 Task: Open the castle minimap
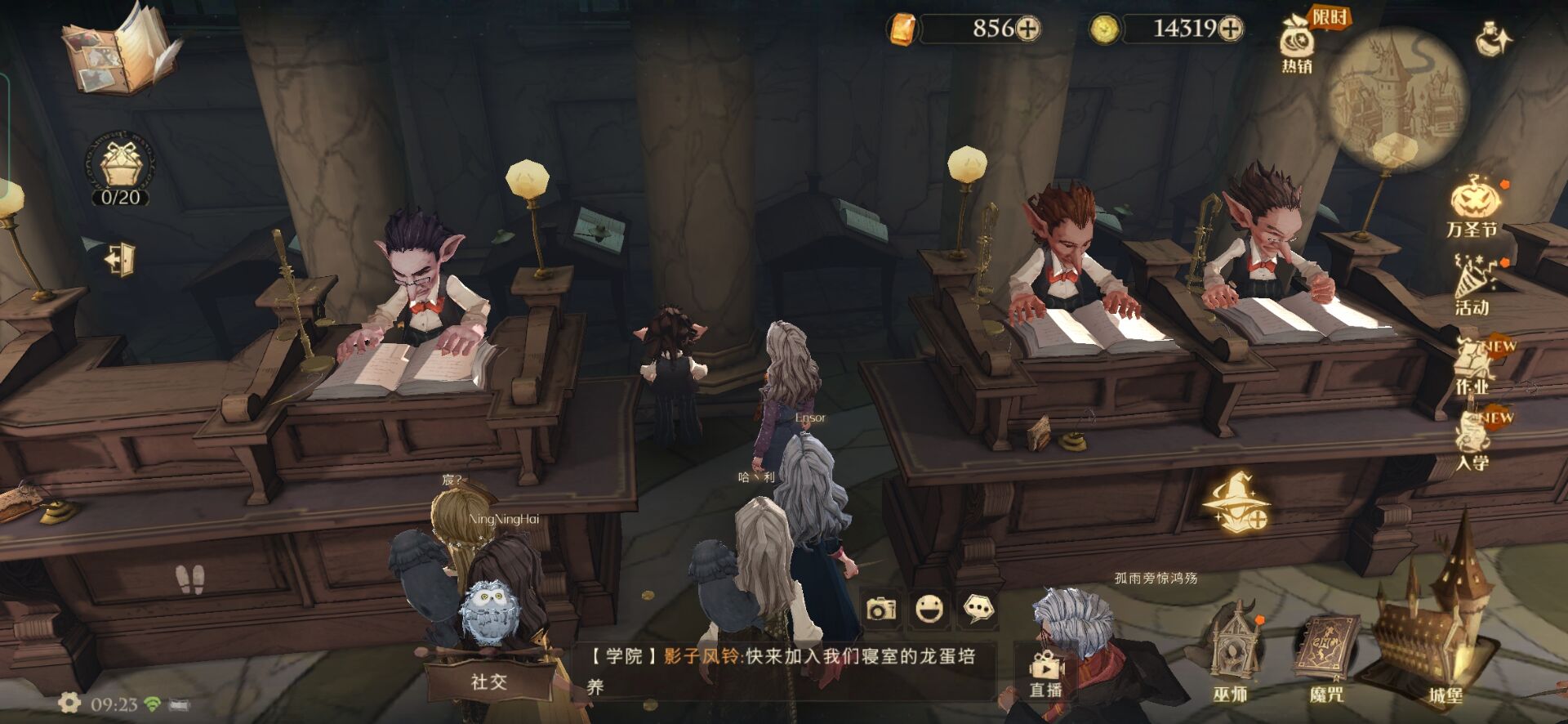pos(1396,98)
